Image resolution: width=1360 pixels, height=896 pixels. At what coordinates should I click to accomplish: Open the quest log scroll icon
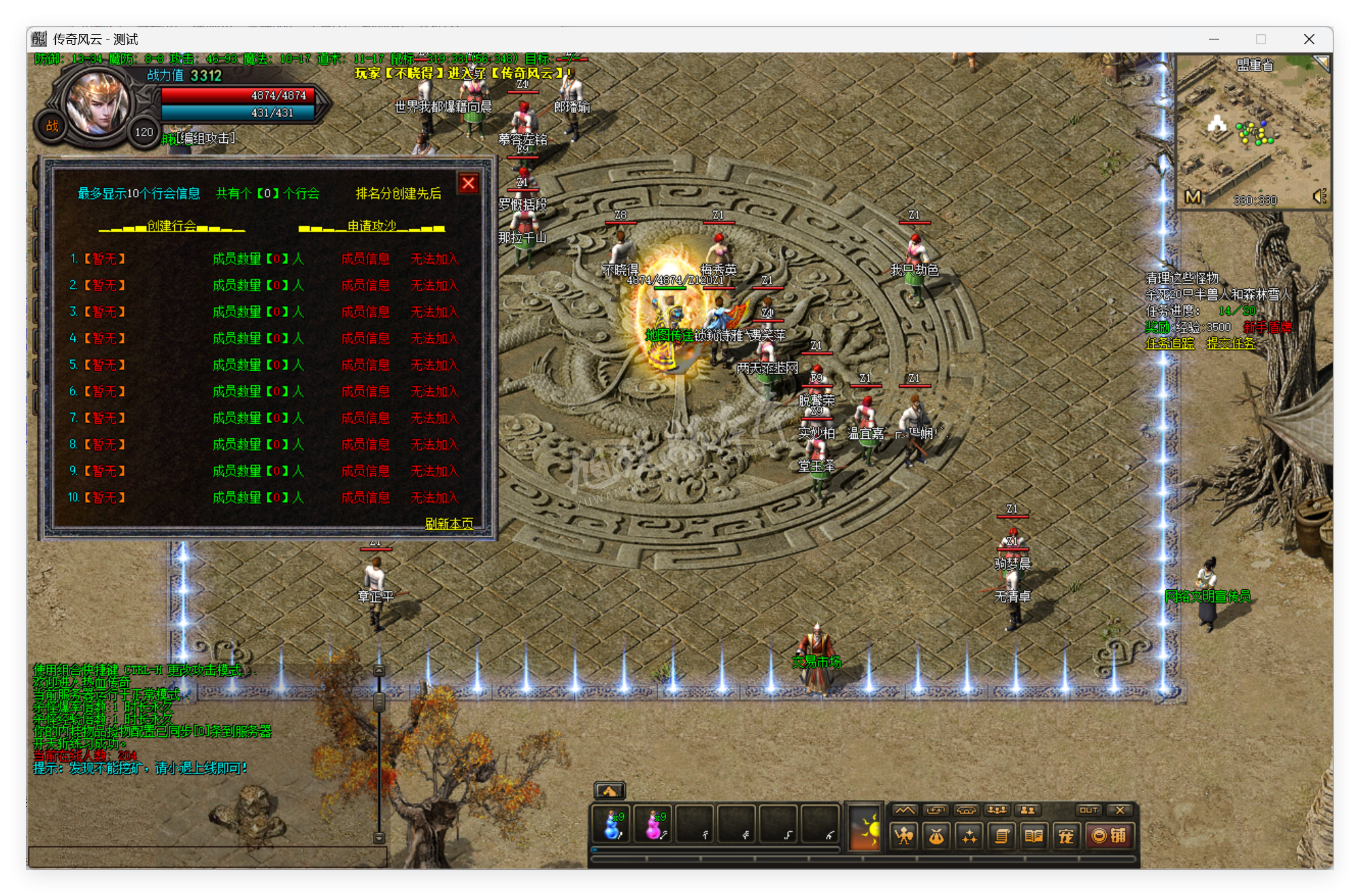click(1000, 837)
